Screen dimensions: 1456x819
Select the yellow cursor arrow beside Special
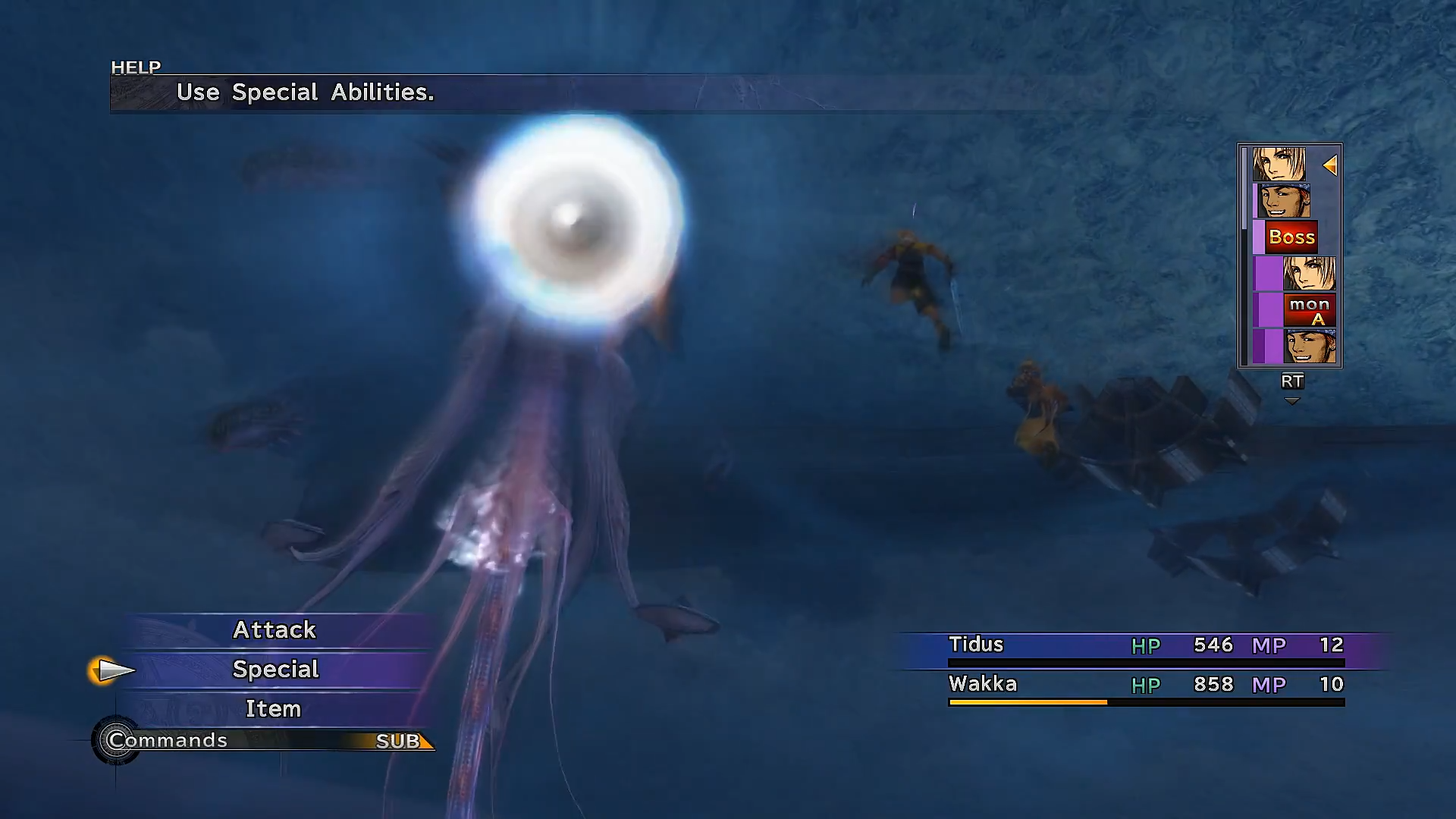[x=112, y=670]
